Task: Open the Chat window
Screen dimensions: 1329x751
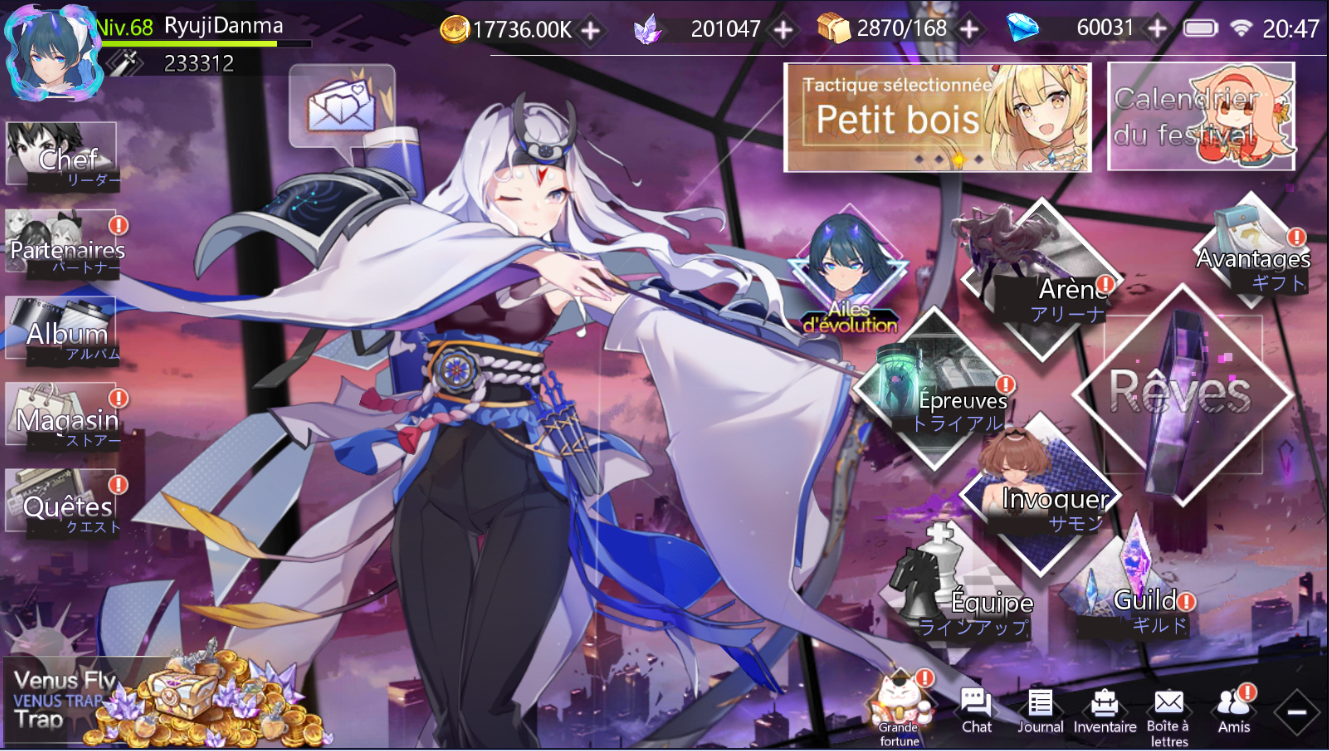Action: click(976, 711)
